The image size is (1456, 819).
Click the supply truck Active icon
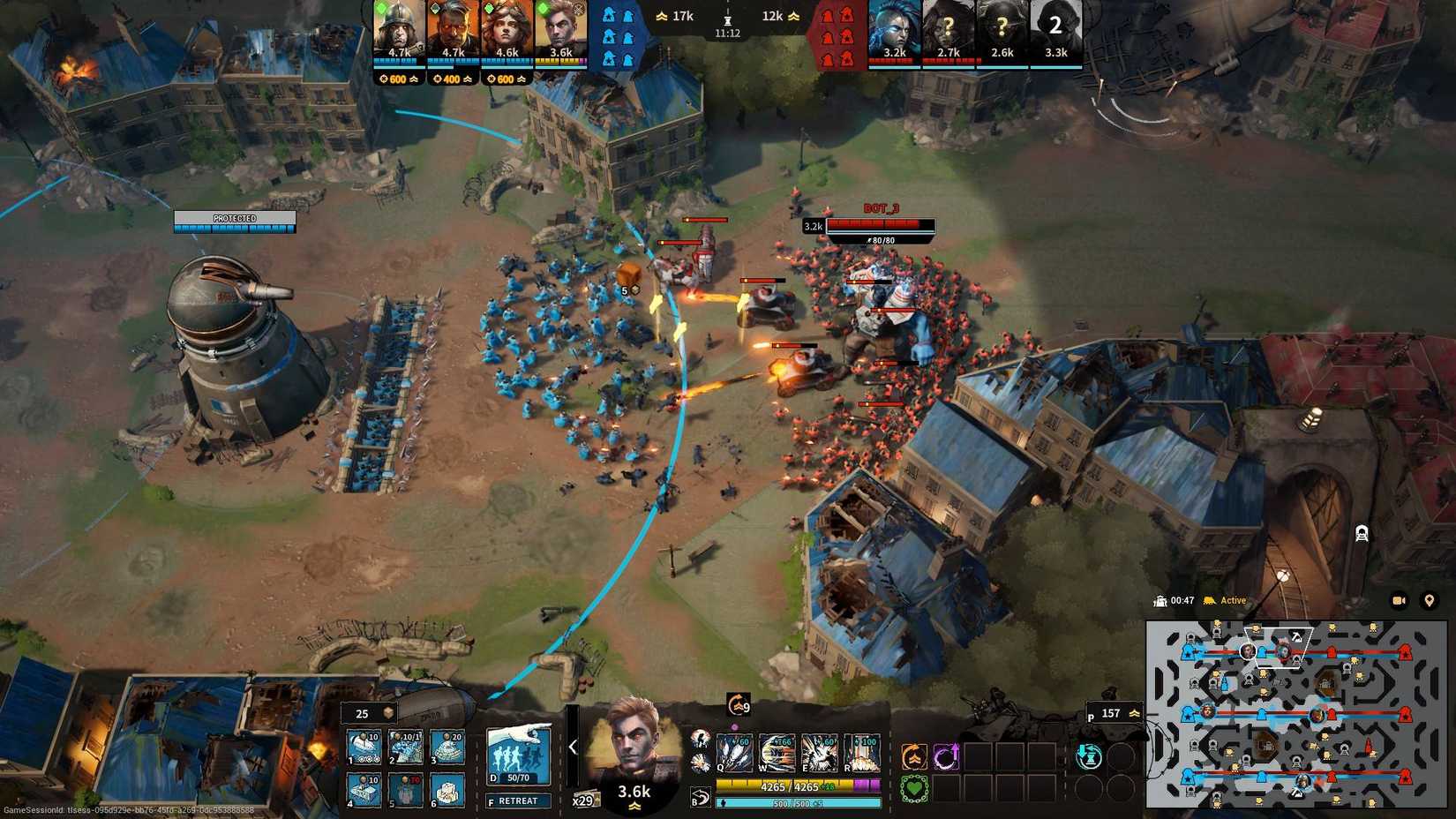1208,600
